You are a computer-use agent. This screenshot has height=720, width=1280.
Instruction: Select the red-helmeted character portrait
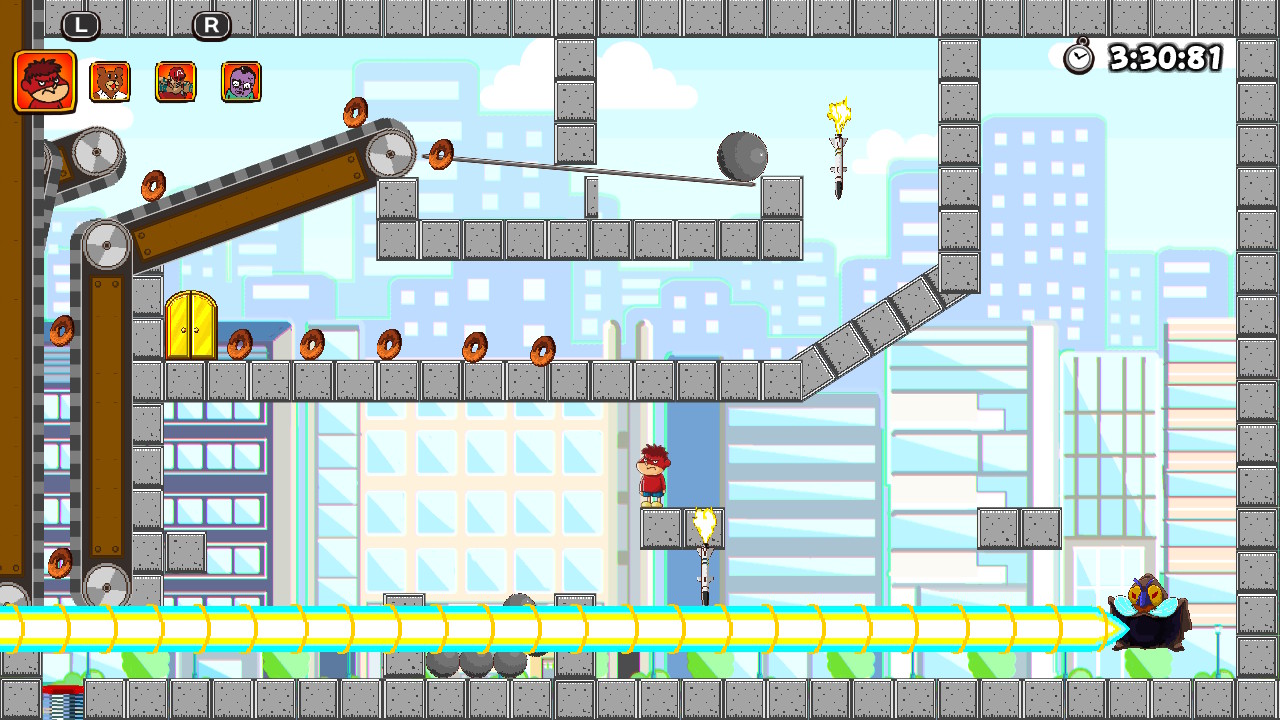[x=175, y=80]
